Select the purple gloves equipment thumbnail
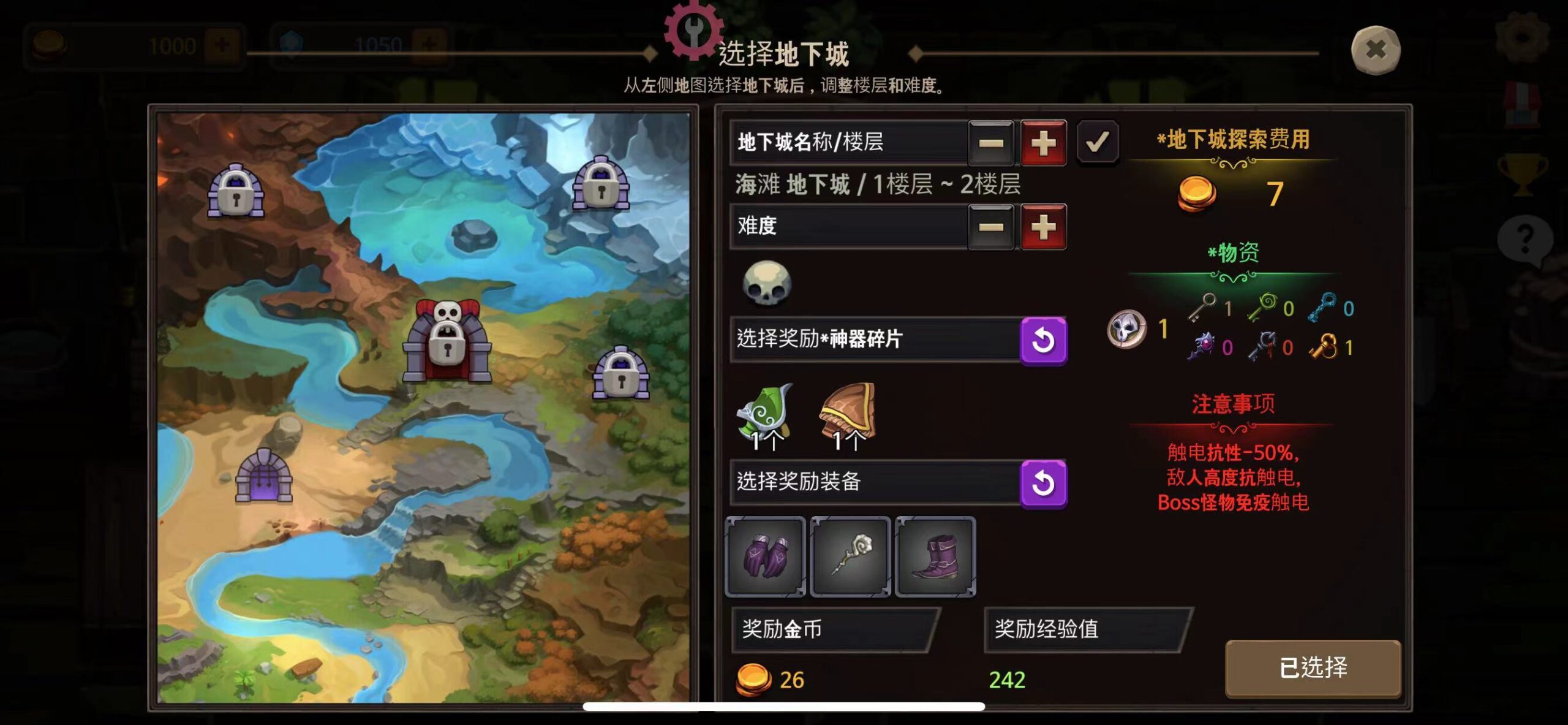The height and width of the screenshot is (725, 1568). tap(766, 558)
